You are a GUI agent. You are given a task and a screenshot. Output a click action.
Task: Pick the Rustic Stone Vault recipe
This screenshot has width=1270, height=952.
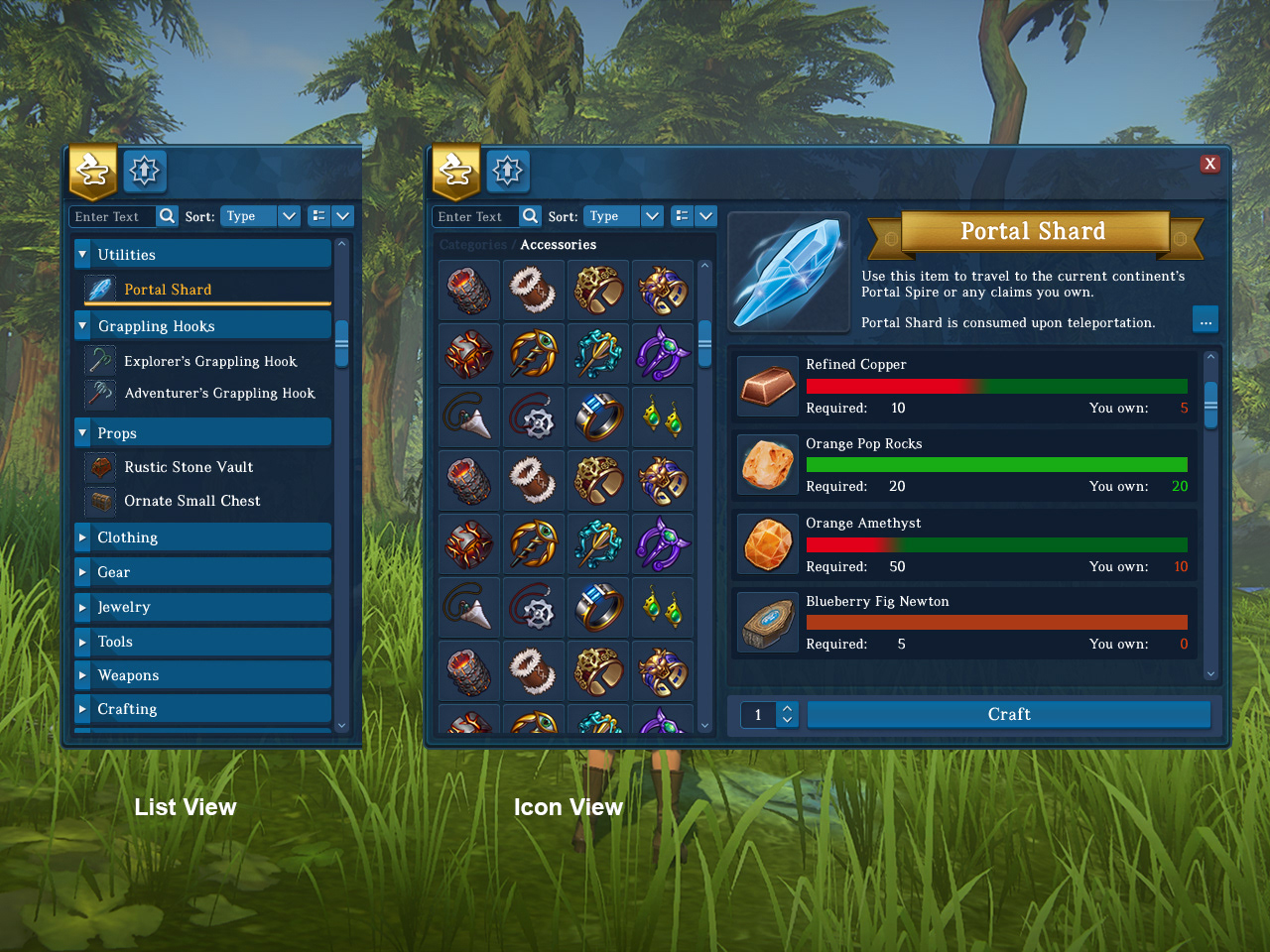point(188,467)
